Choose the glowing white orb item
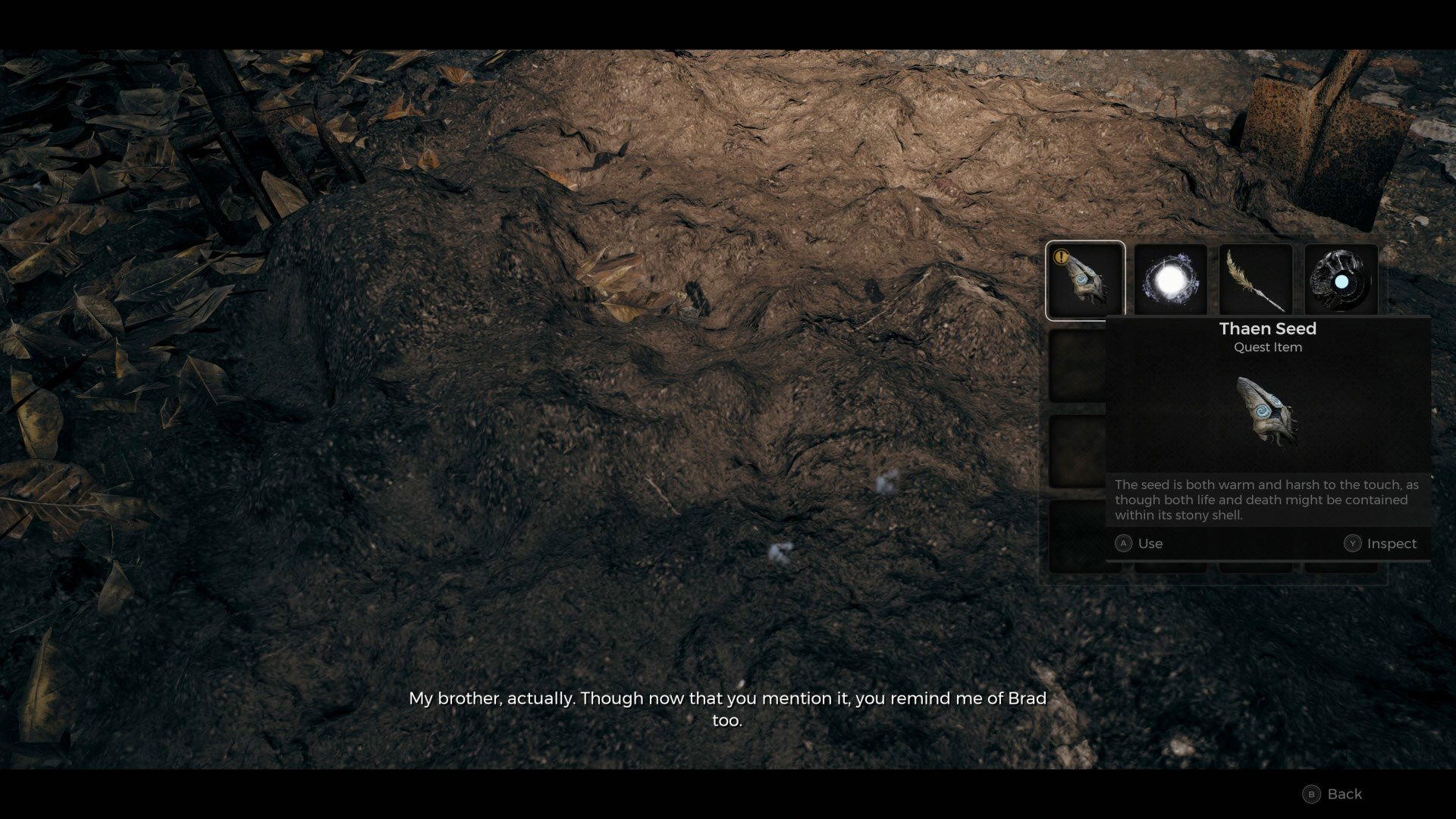The height and width of the screenshot is (819, 1456). click(1170, 280)
